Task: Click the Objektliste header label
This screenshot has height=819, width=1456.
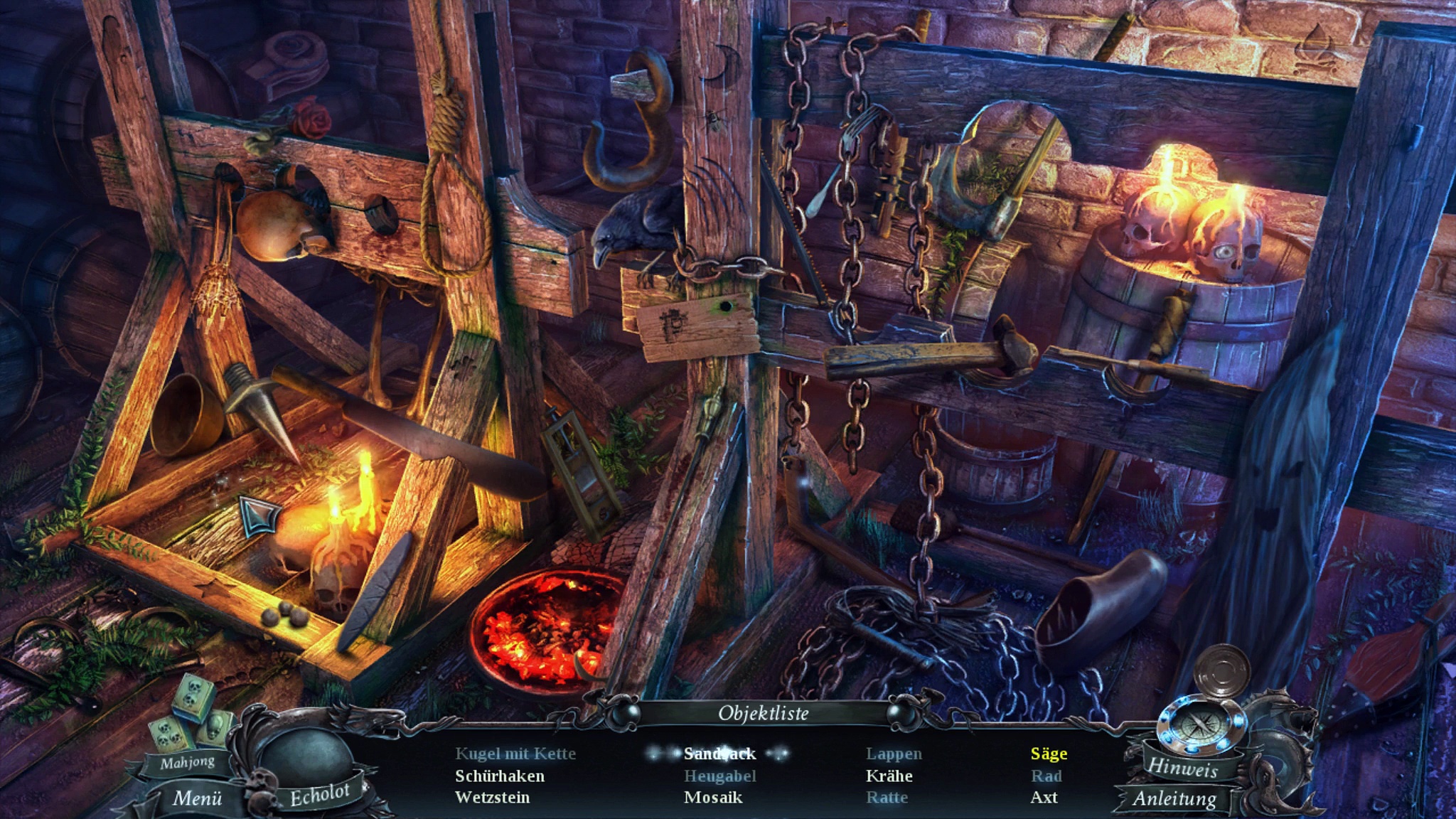Action: [763, 713]
